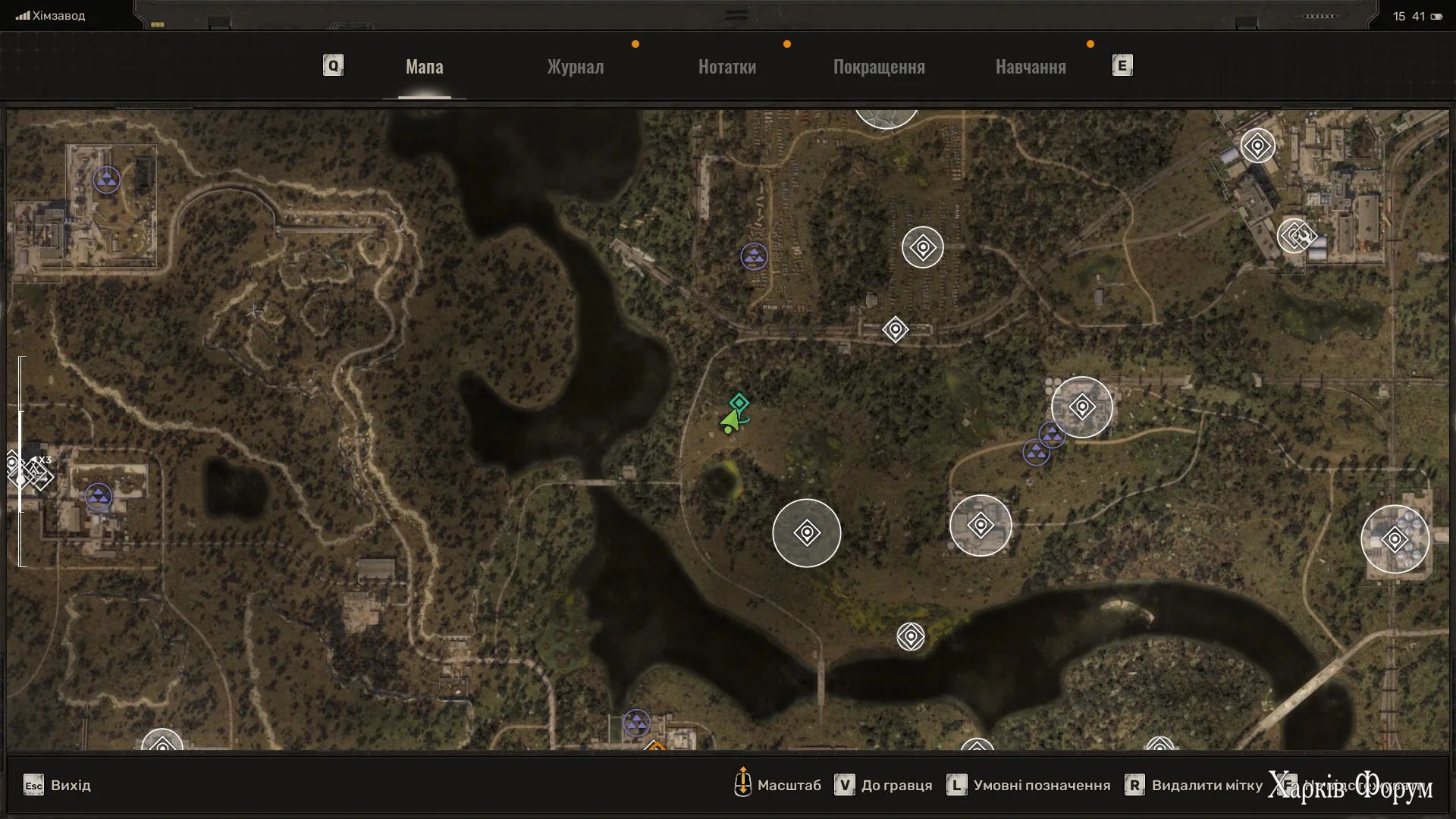Select the orange map marker
This screenshot has height=819, width=1456.
(655, 748)
